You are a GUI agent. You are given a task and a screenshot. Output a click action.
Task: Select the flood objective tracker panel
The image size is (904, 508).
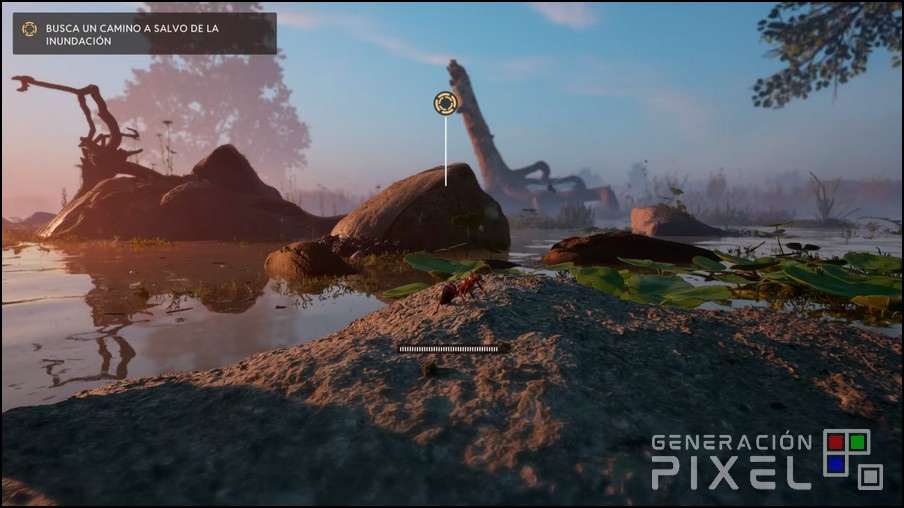144,33
